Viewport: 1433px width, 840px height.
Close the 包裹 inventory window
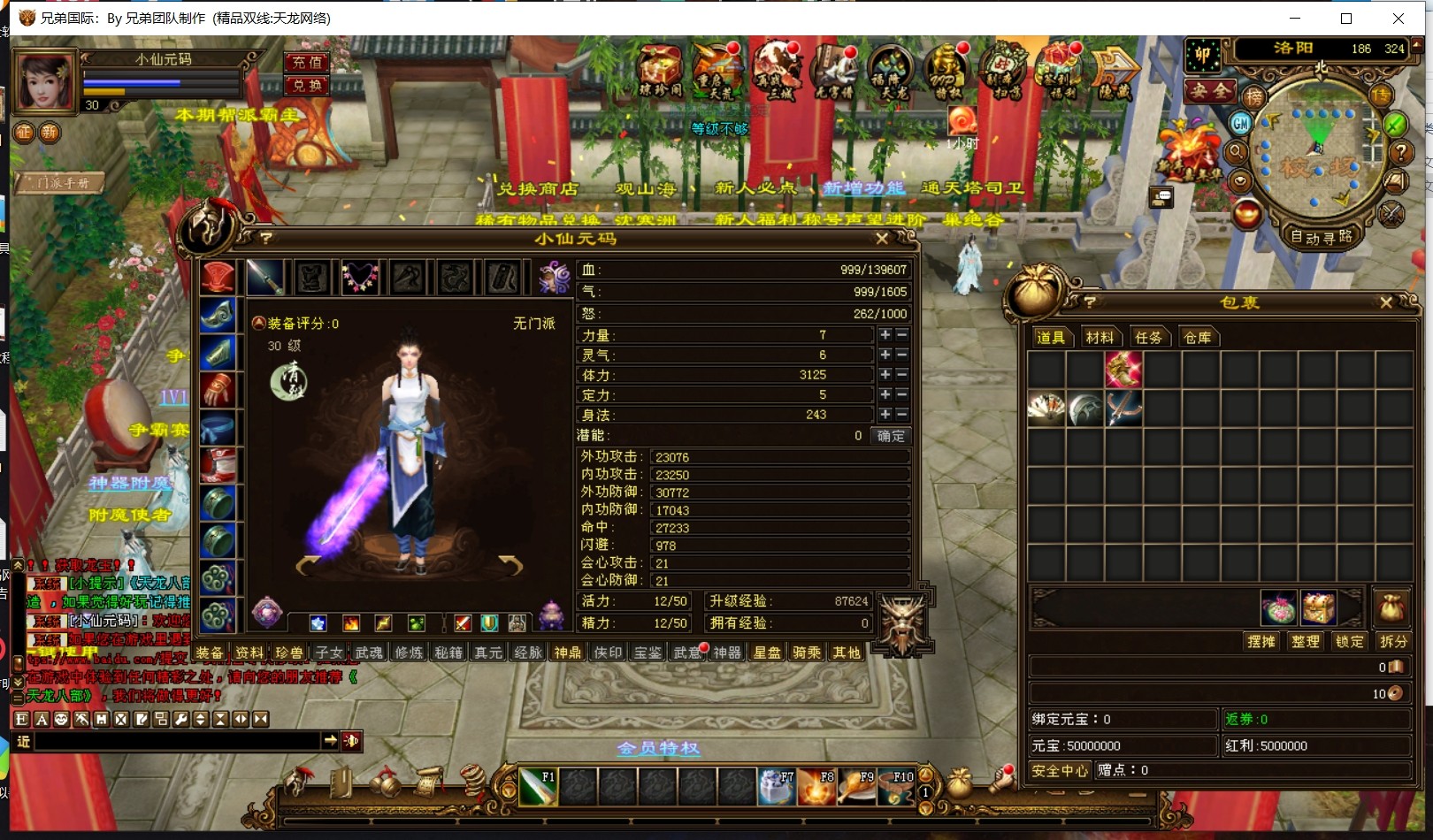(1385, 302)
